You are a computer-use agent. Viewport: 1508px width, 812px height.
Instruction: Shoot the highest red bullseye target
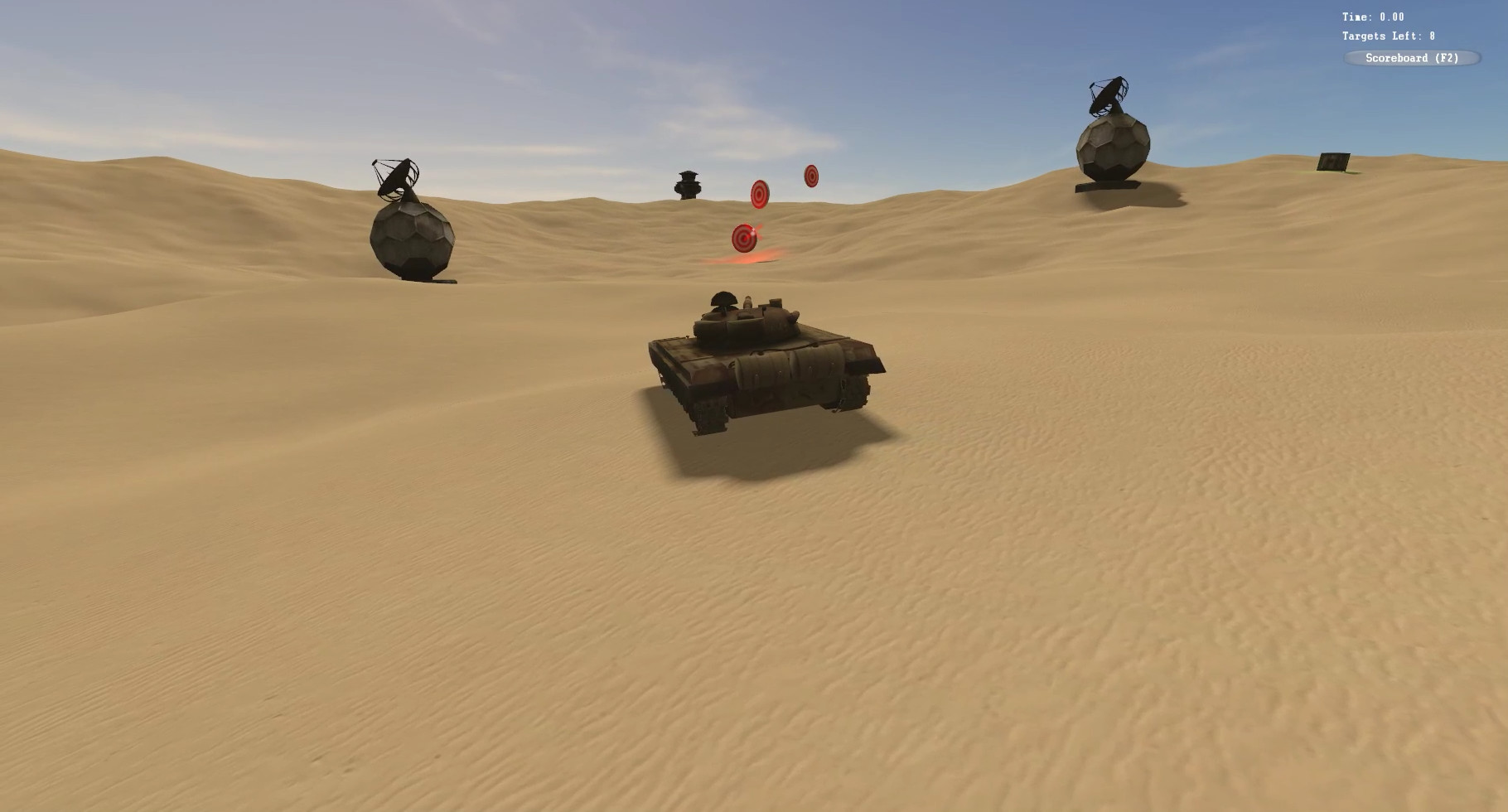[810, 174]
